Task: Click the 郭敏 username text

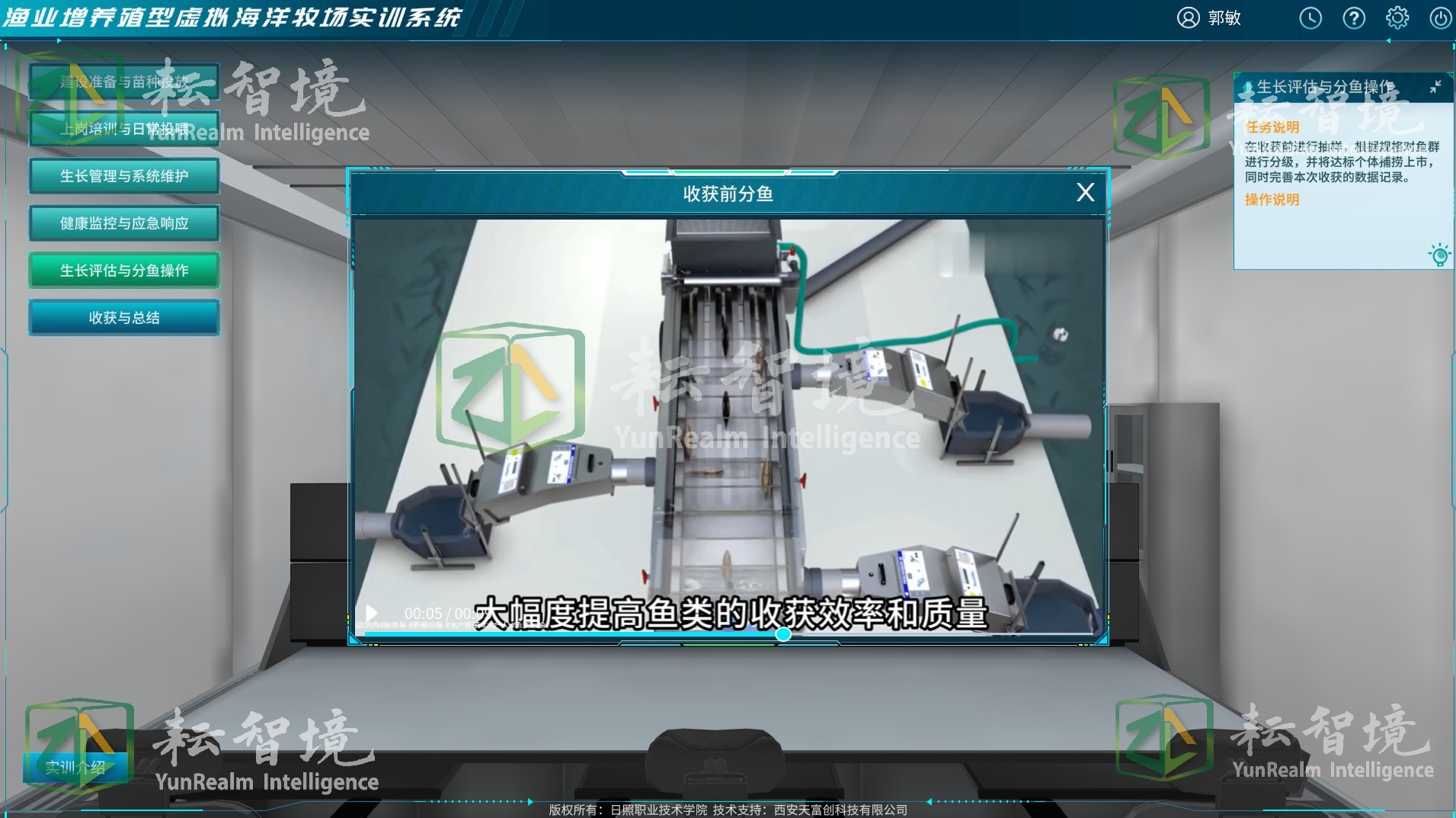Action: (1222, 18)
